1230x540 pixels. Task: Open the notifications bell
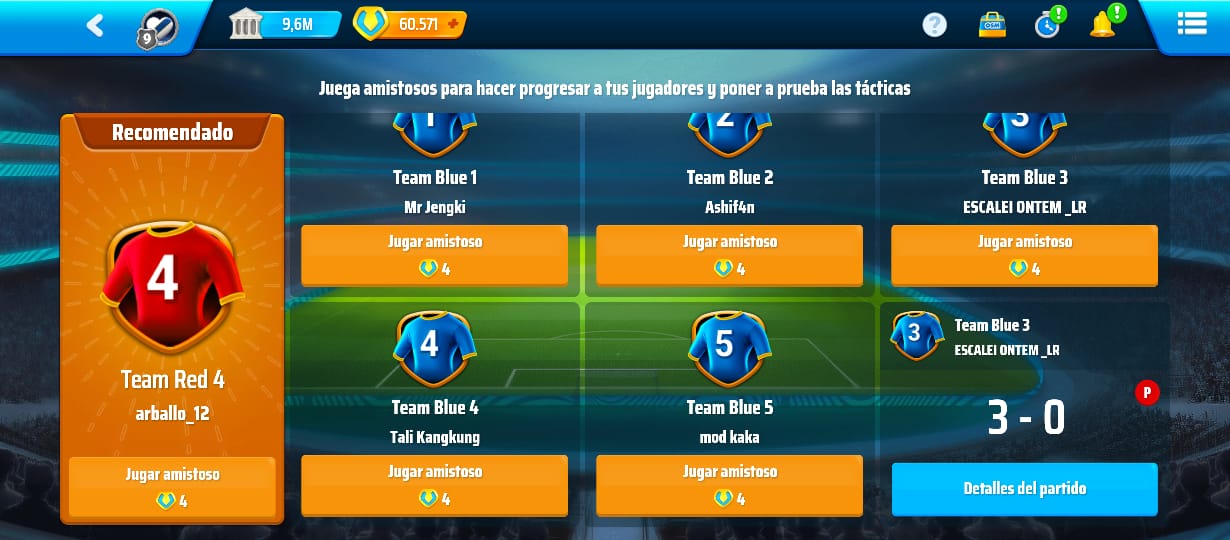click(x=1103, y=24)
